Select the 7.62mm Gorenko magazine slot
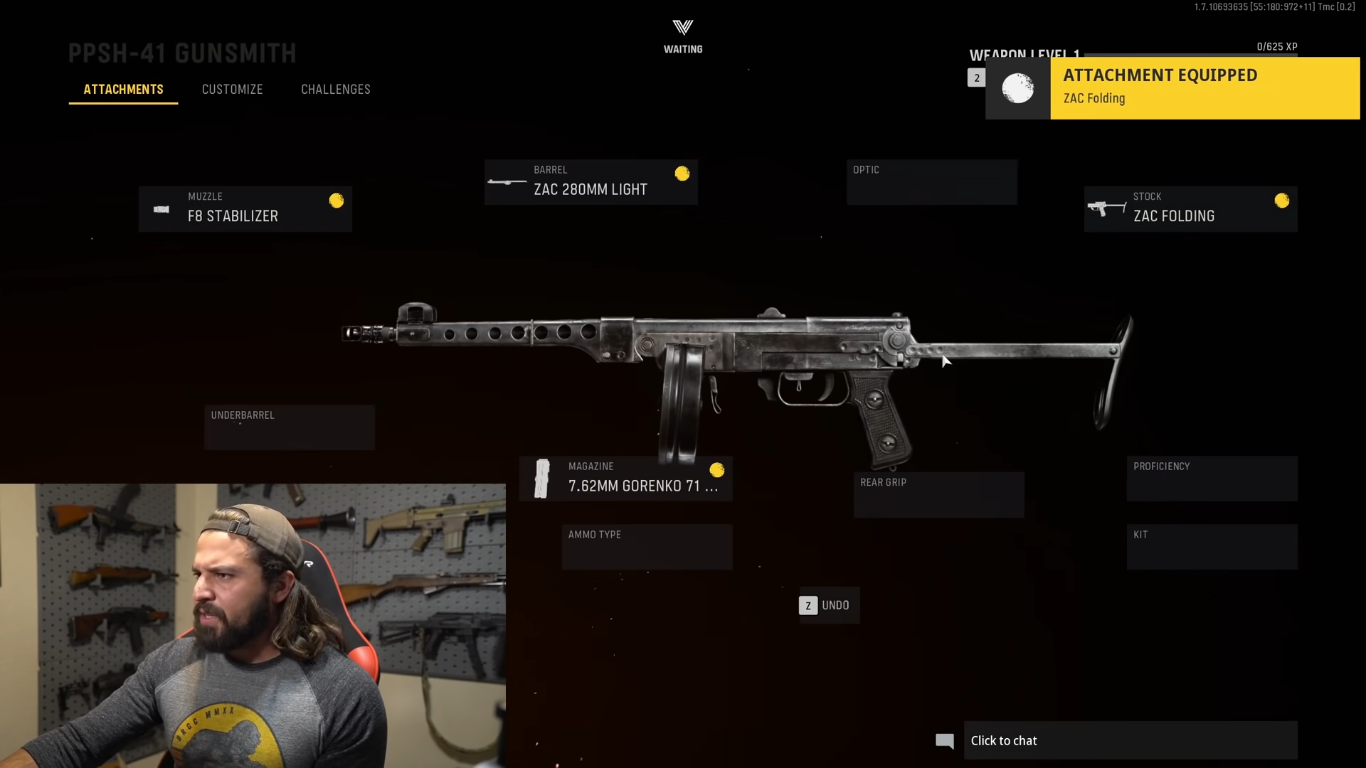Viewport: 1366px width, 768px height. (x=626, y=479)
